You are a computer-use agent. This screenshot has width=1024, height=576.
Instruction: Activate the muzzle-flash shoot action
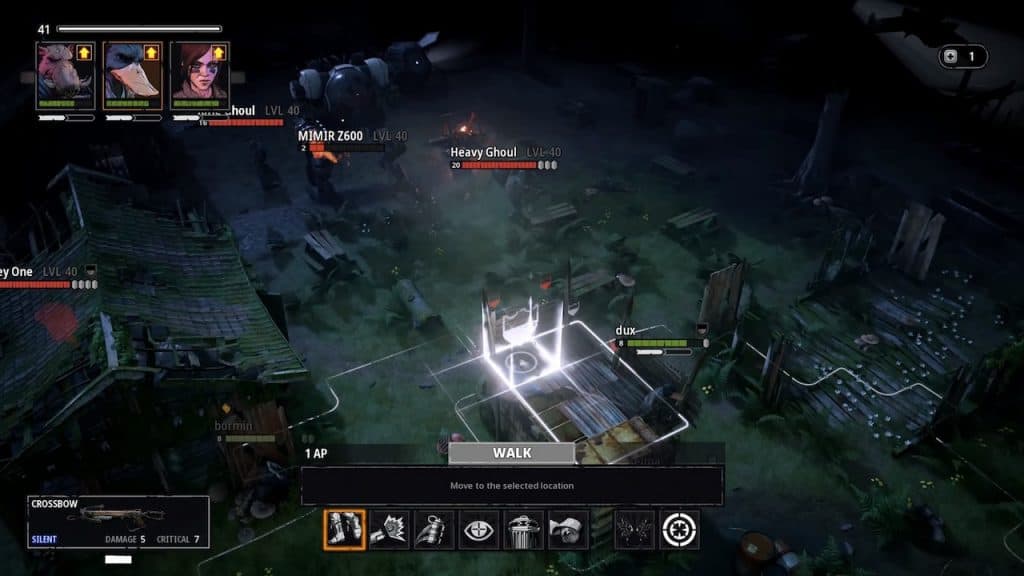(x=390, y=530)
